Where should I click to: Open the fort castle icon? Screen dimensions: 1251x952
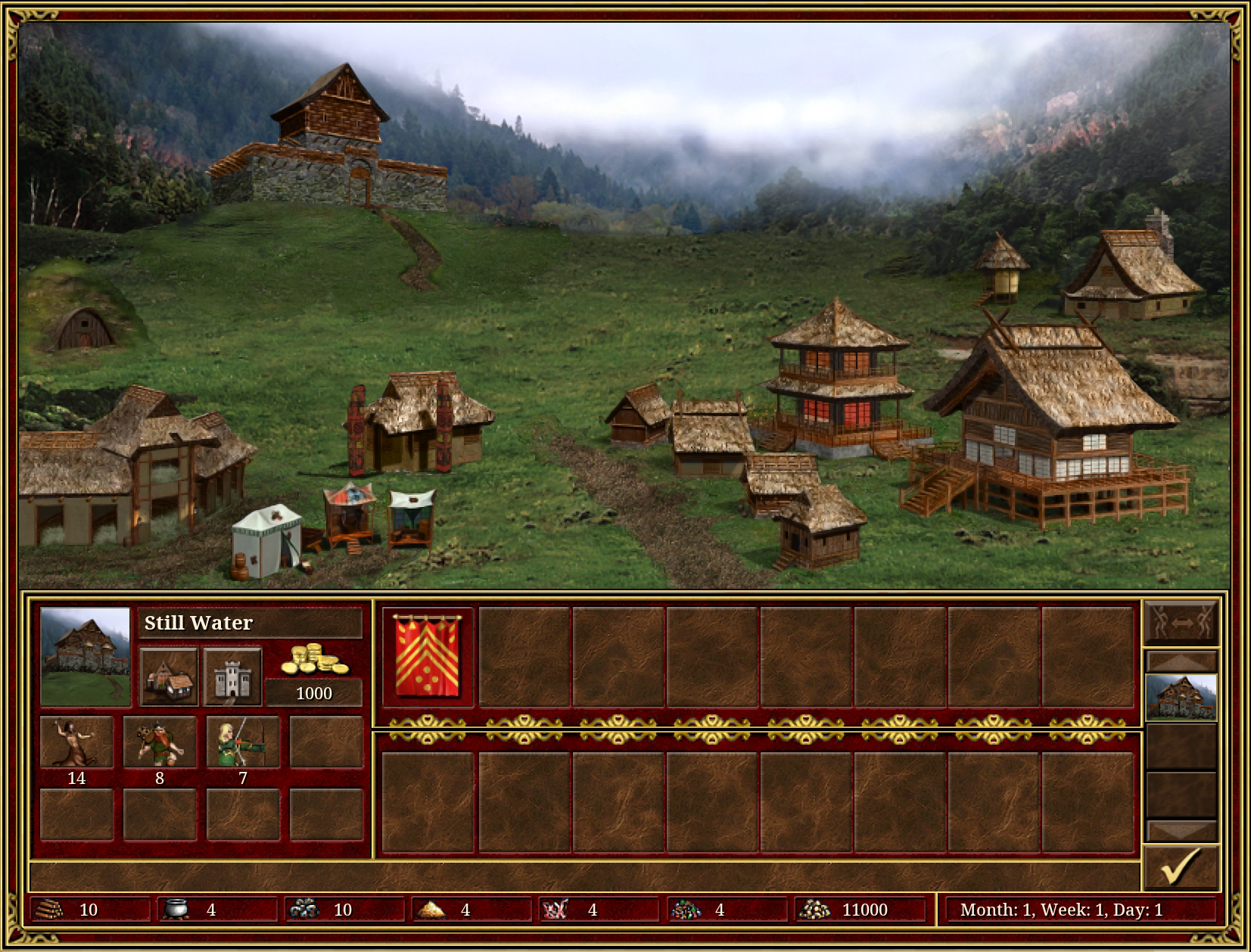tap(232, 677)
